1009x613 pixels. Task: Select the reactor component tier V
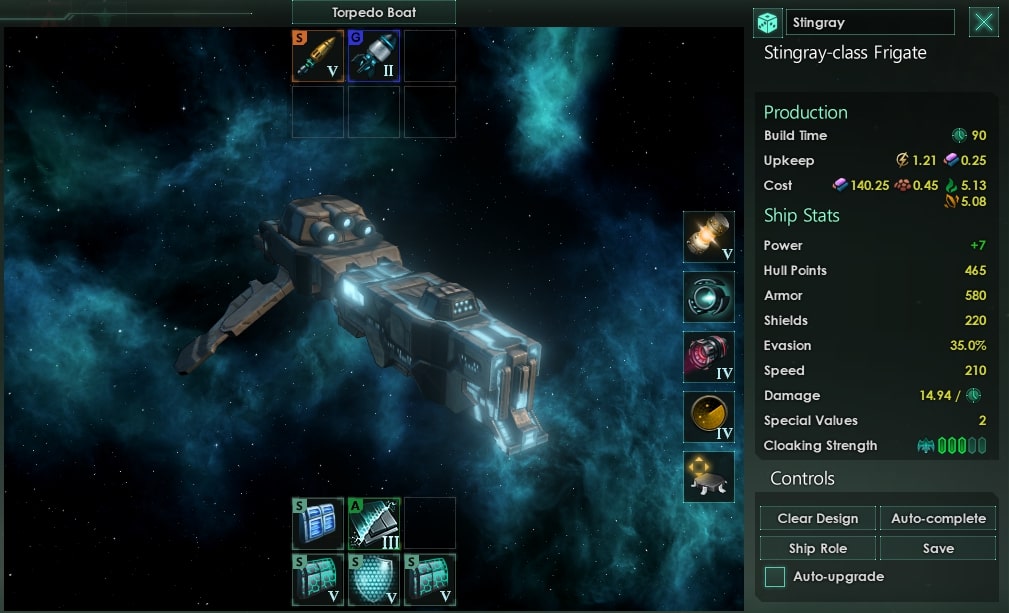pyautogui.click(x=709, y=237)
